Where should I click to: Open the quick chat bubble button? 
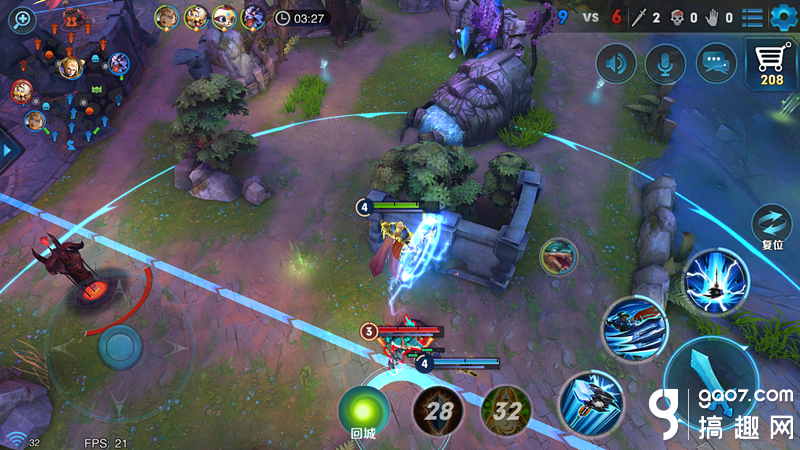(x=715, y=64)
